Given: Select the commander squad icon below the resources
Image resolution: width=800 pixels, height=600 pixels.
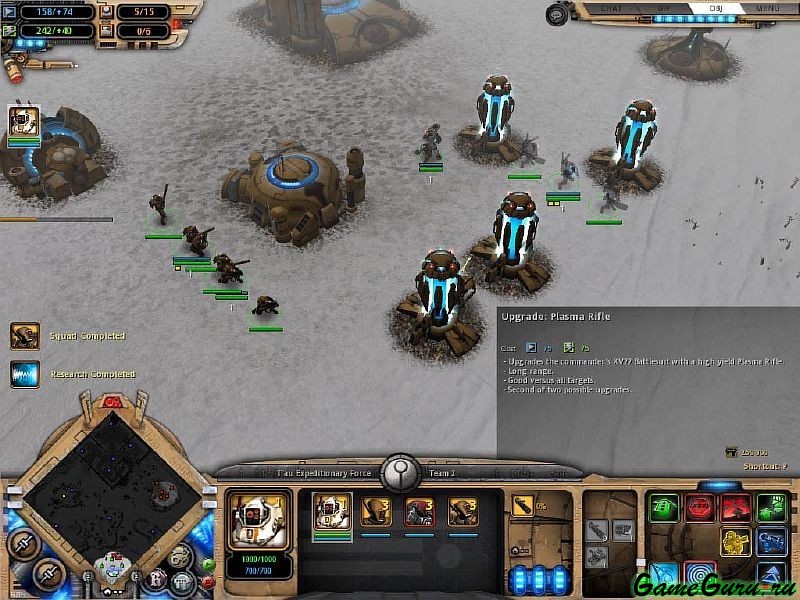Looking at the screenshot, I should click(24, 122).
